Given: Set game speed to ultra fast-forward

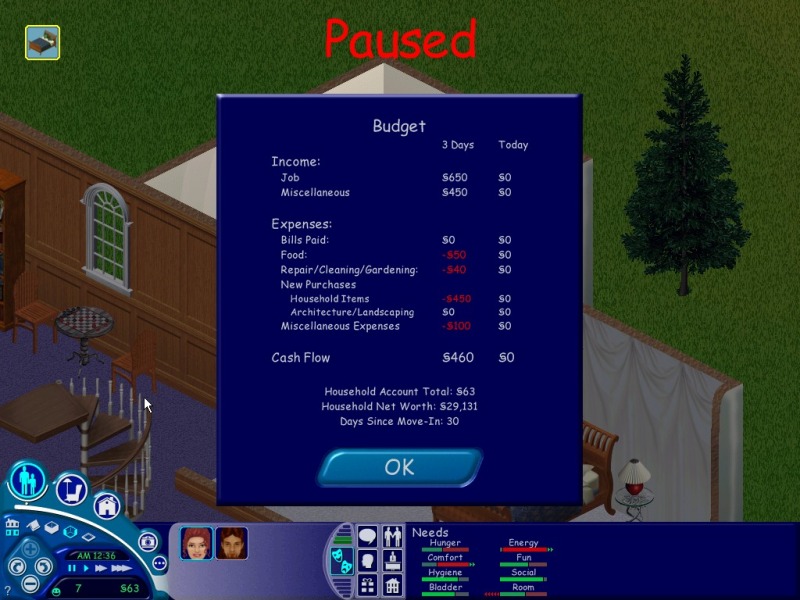Looking at the screenshot, I should coord(122,568).
